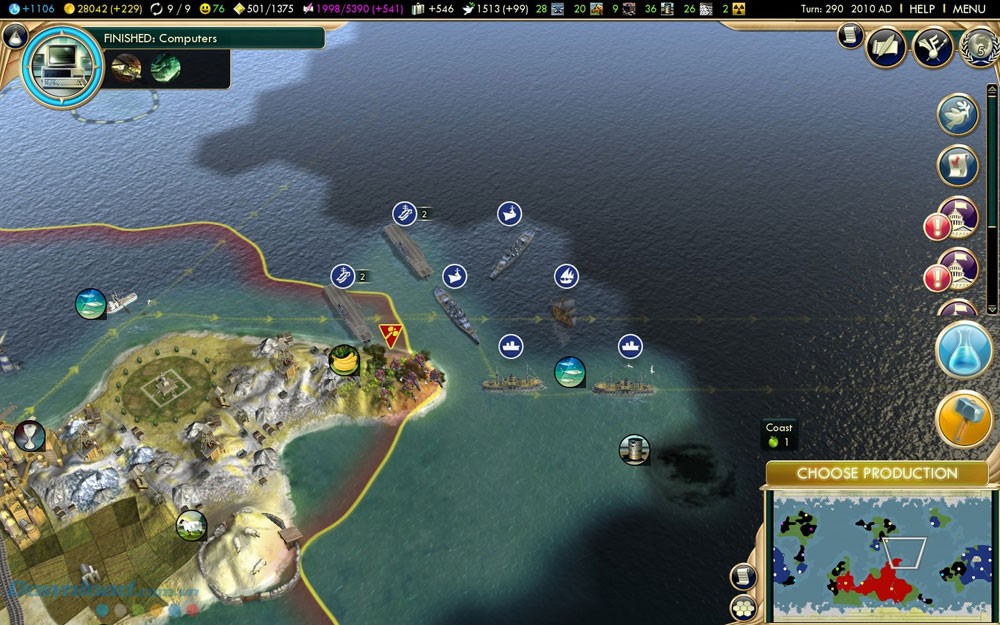Toggle the hex grid button beside minimap

point(743,607)
